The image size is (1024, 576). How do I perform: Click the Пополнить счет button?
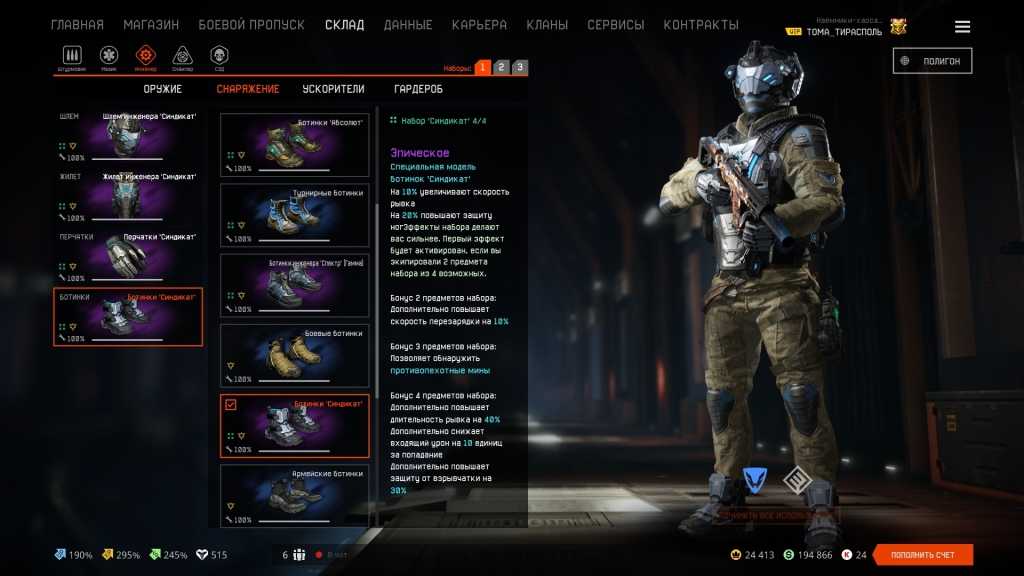[922, 555]
